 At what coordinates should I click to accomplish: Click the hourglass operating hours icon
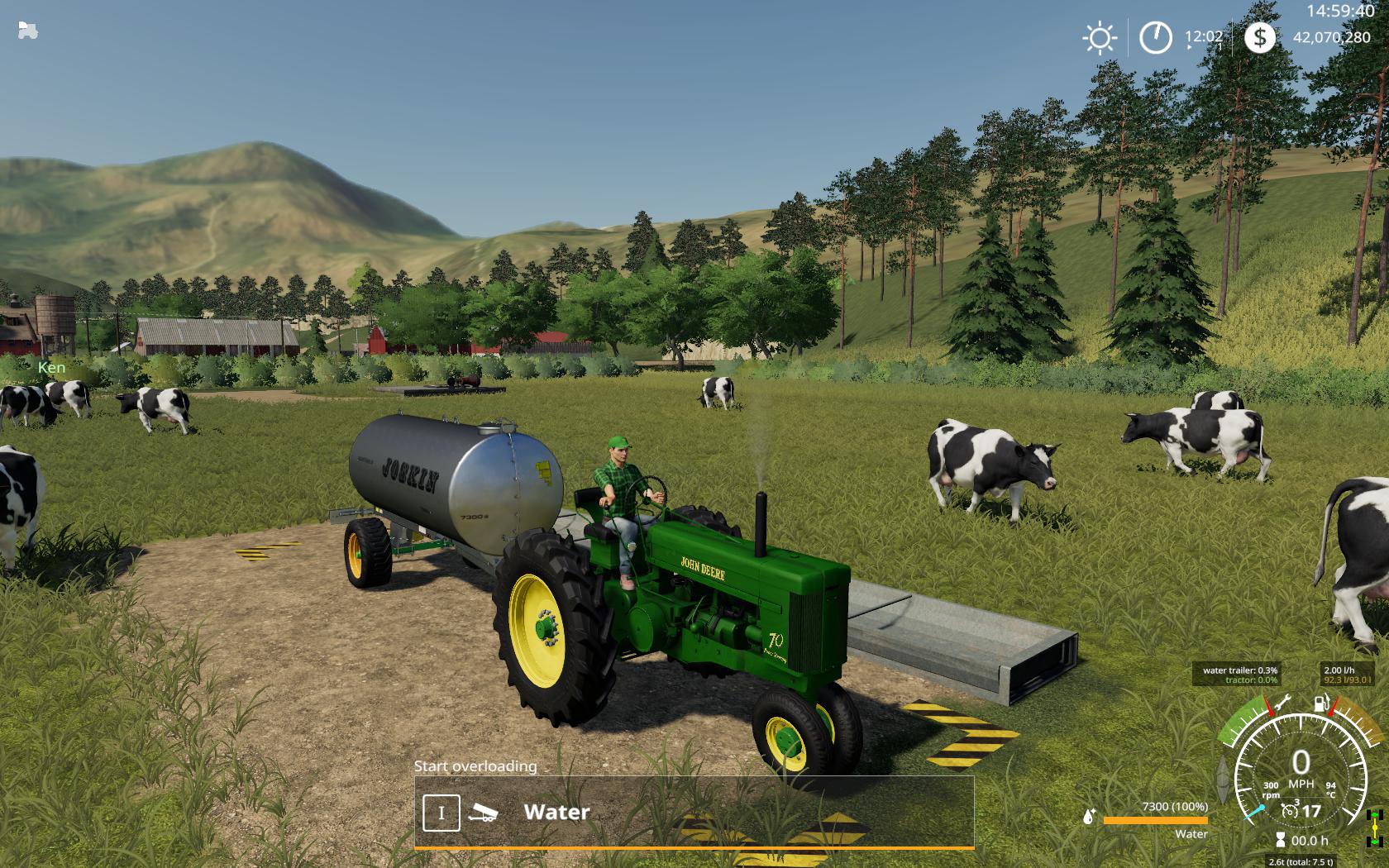tap(1281, 840)
